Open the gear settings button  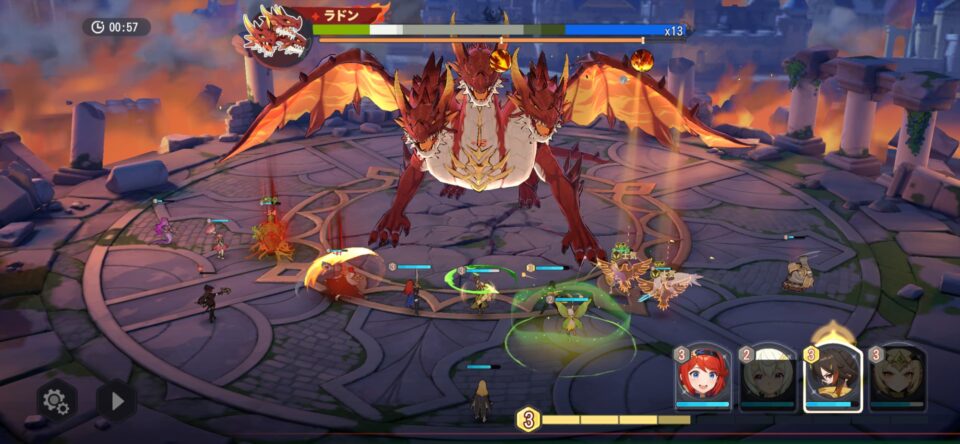click(56, 401)
